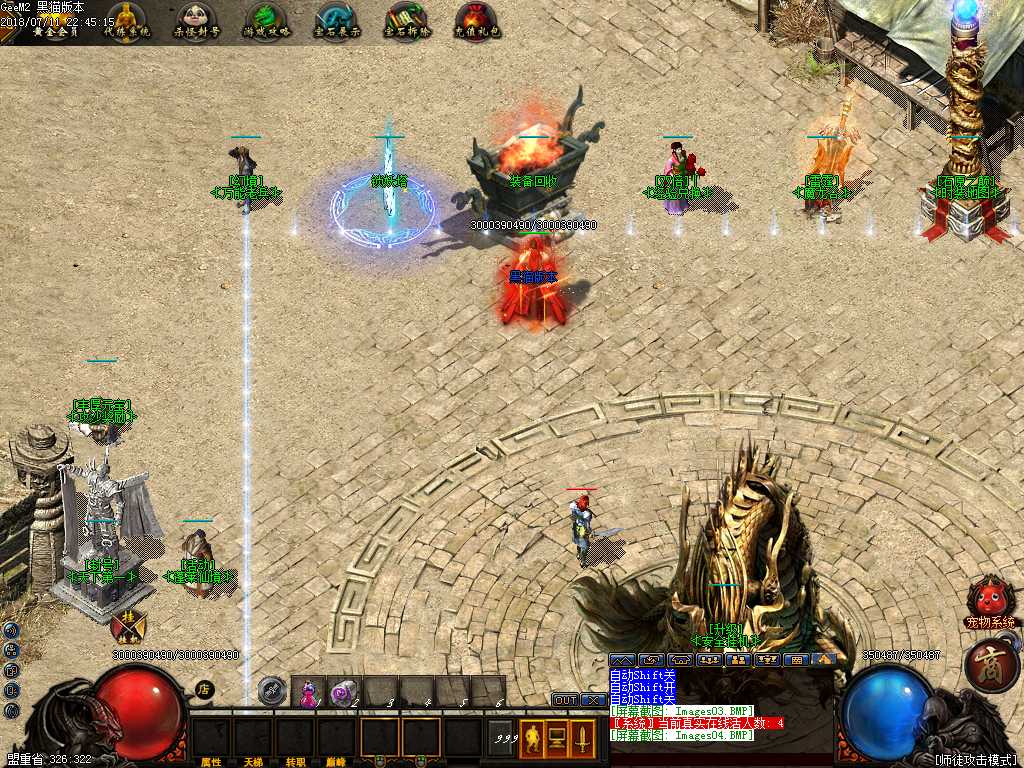Select the pink potion in hotbar slot 1
Image resolution: width=1024 pixels, height=768 pixels.
pyautogui.click(x=309, y=691)
